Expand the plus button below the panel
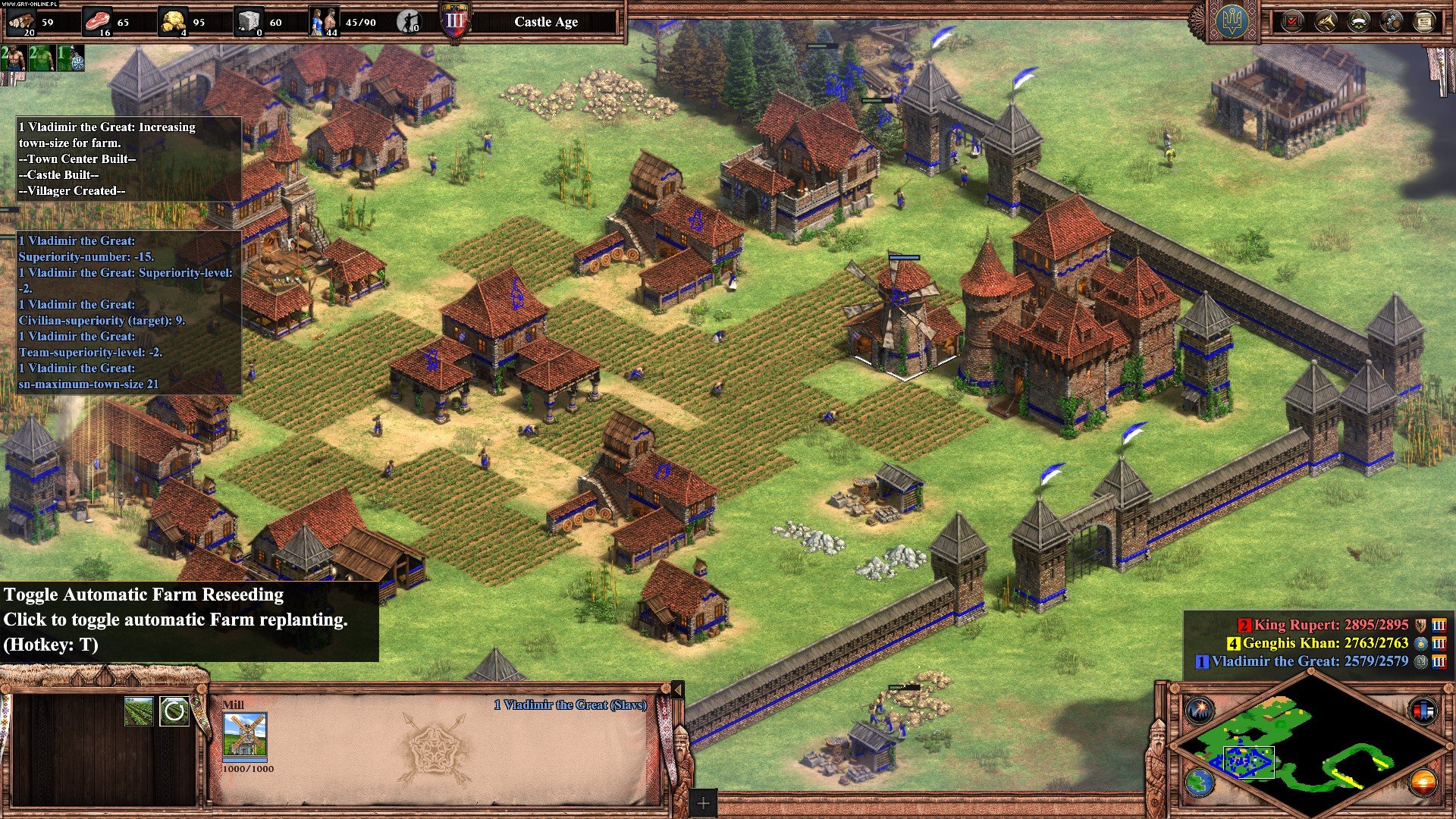Screen dimensions: 1456x819 coord(703,803)
